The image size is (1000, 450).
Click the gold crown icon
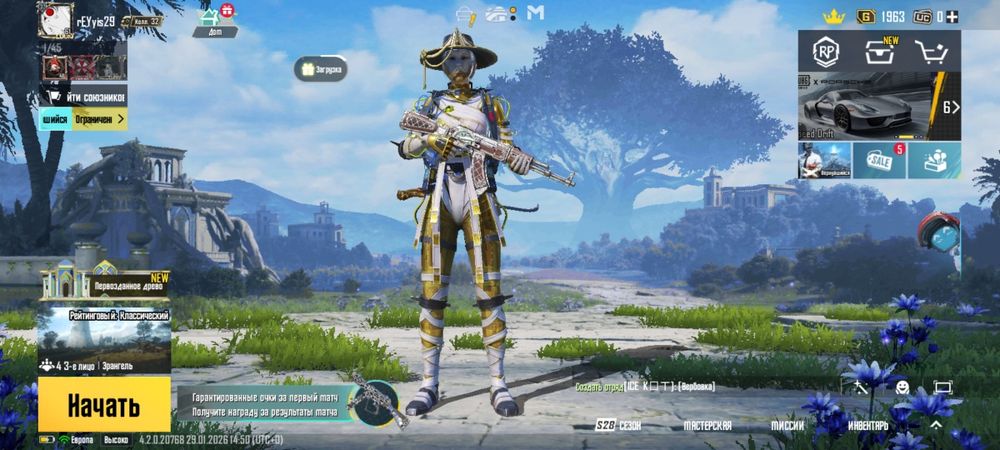pos(833,16)
